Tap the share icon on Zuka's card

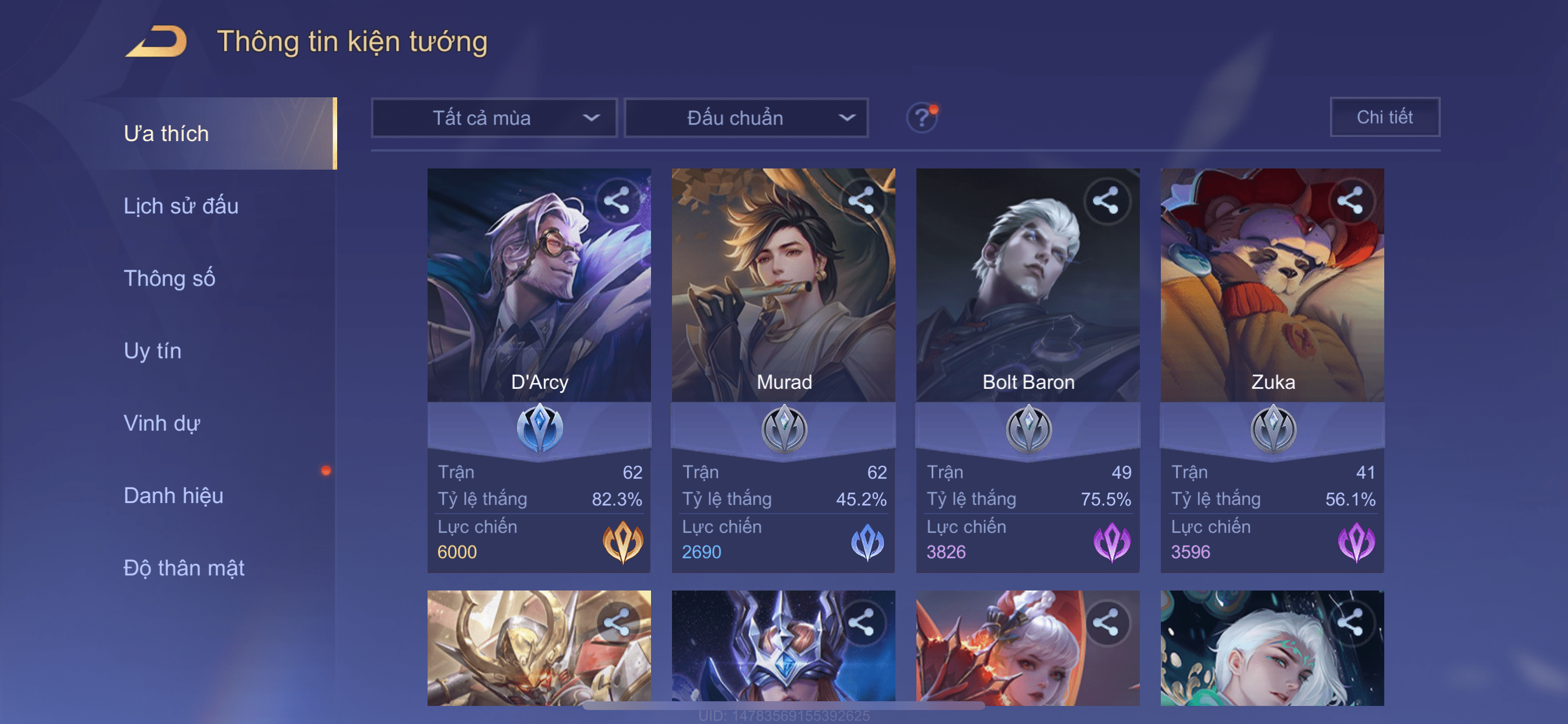1350,200
